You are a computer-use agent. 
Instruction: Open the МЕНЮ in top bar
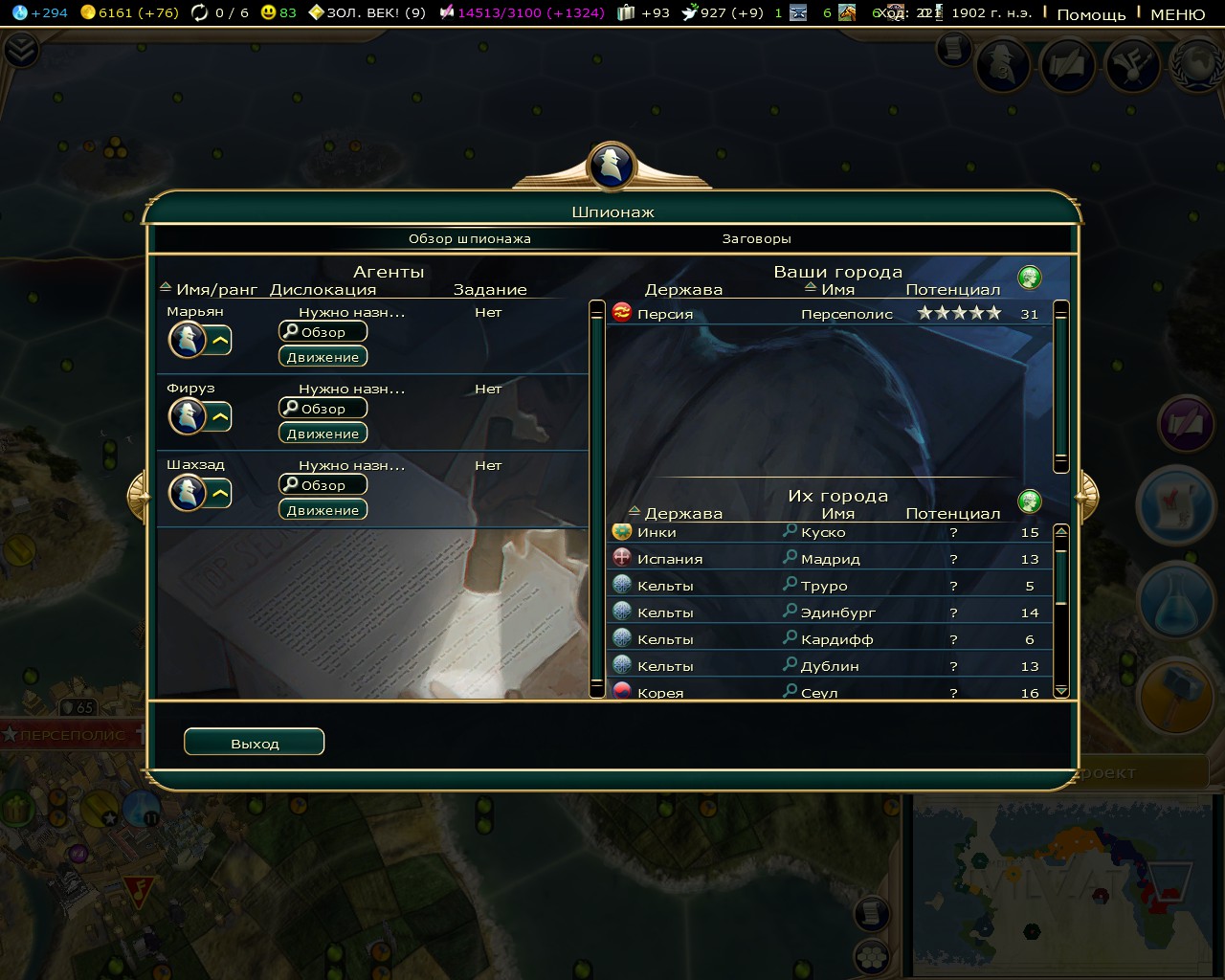1177,14
